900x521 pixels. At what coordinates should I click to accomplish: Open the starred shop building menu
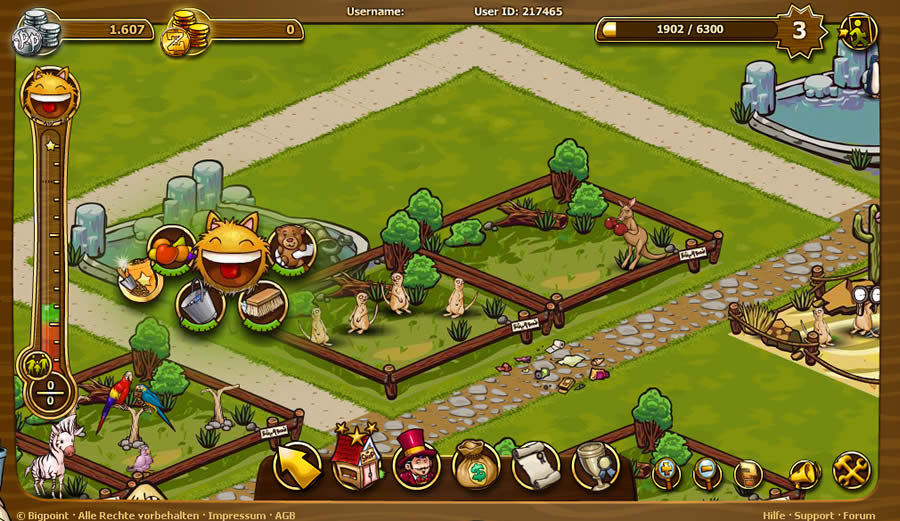[356, 464]
